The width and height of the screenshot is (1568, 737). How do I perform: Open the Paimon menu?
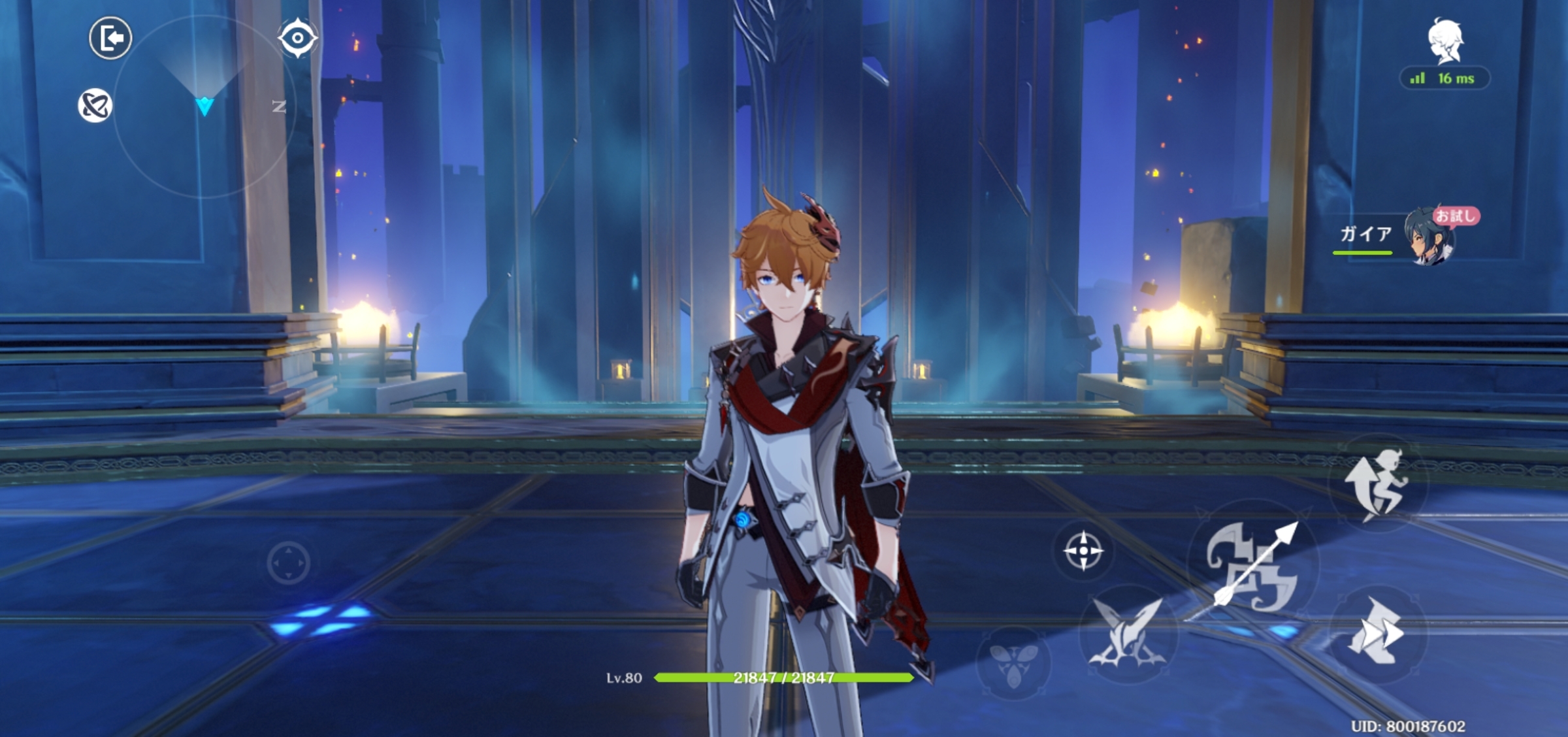click(1445, 41)
